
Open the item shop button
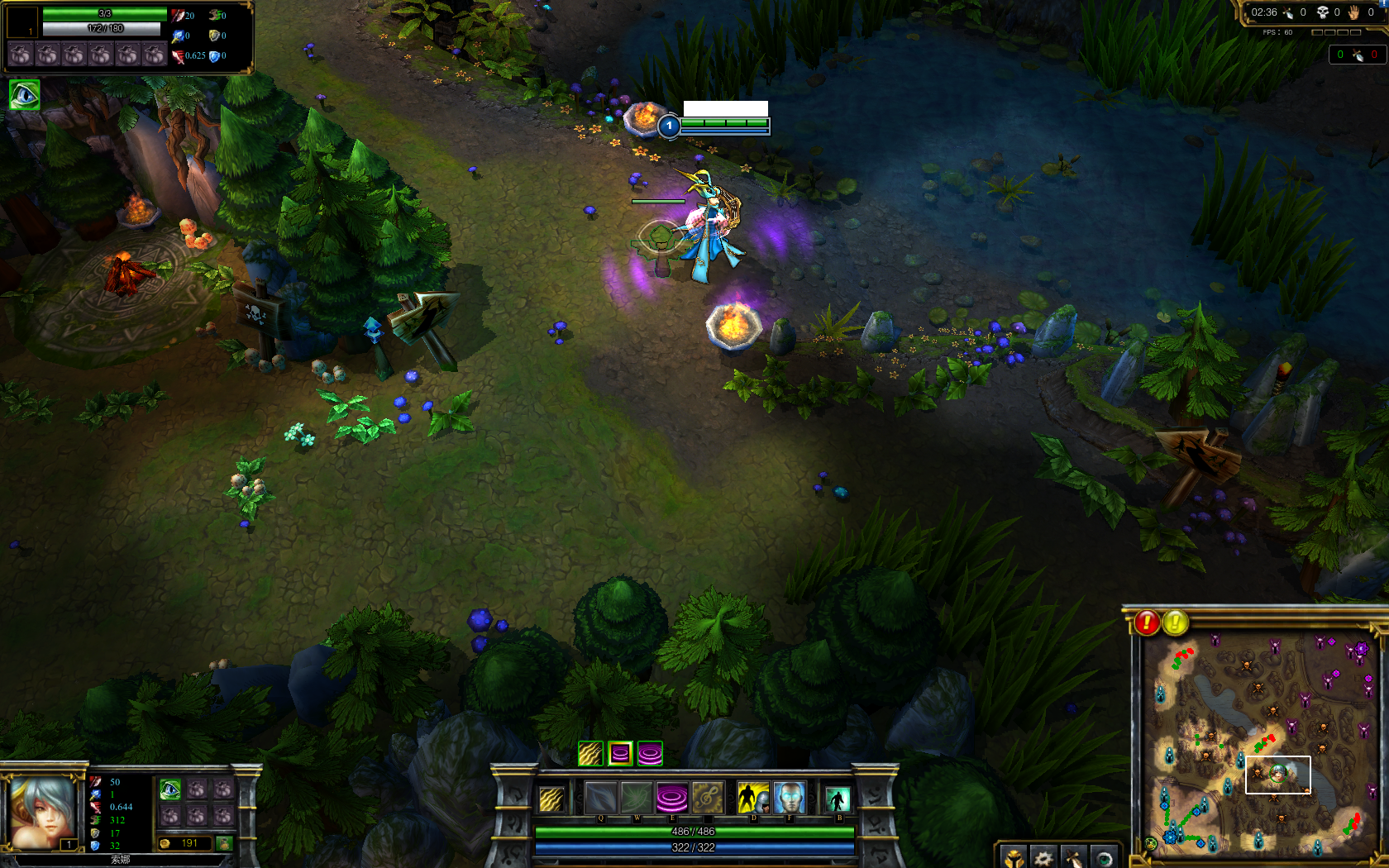[224, 843]
